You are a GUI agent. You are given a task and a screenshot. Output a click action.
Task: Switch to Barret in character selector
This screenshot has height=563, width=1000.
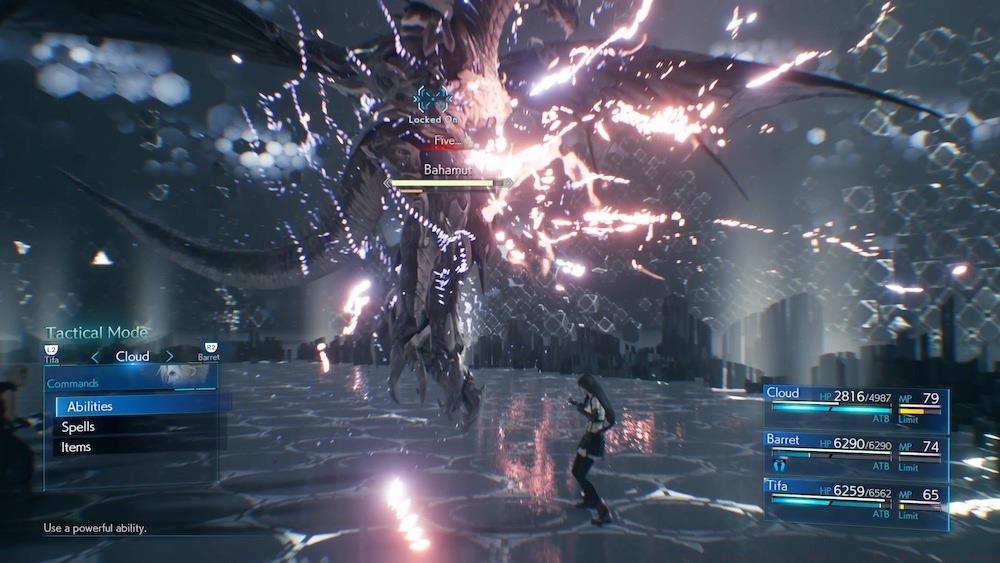click(x=208, y=352)
